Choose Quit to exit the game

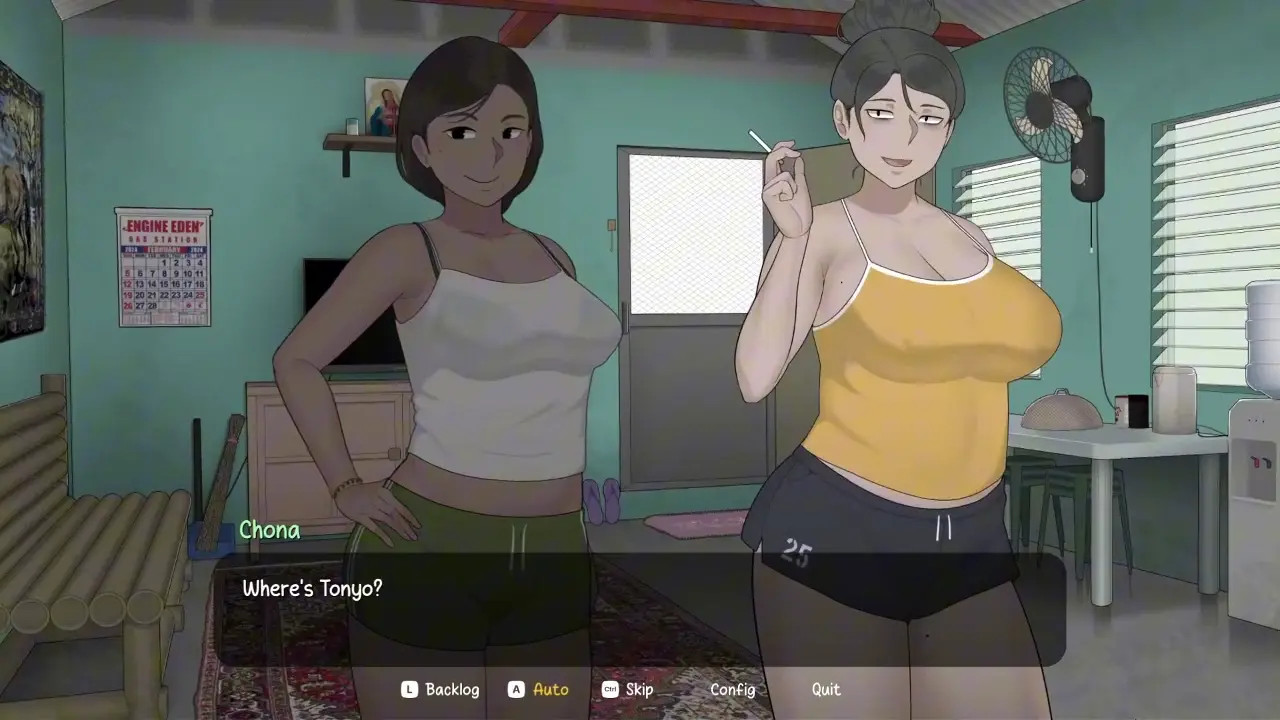(826, 689)
